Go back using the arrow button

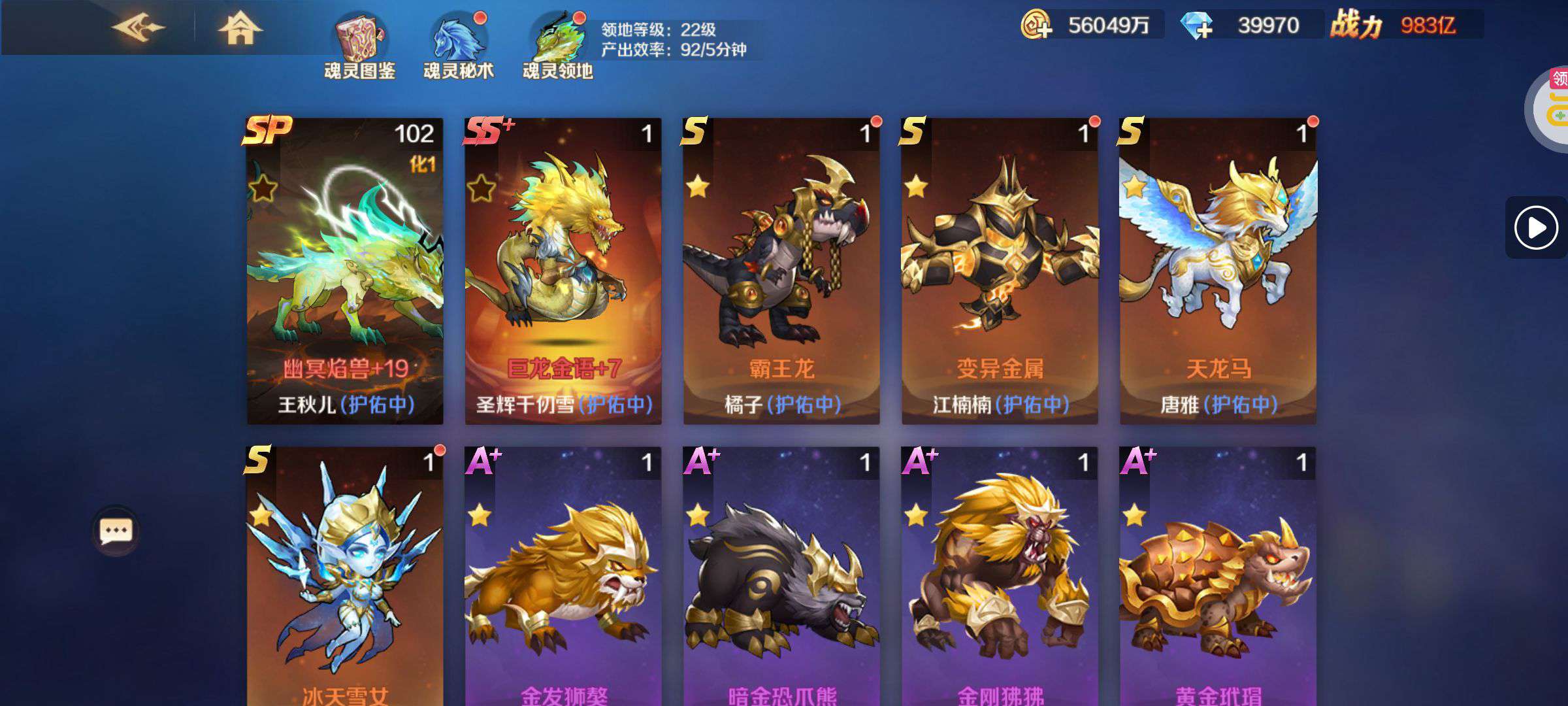tap(138, 28)
